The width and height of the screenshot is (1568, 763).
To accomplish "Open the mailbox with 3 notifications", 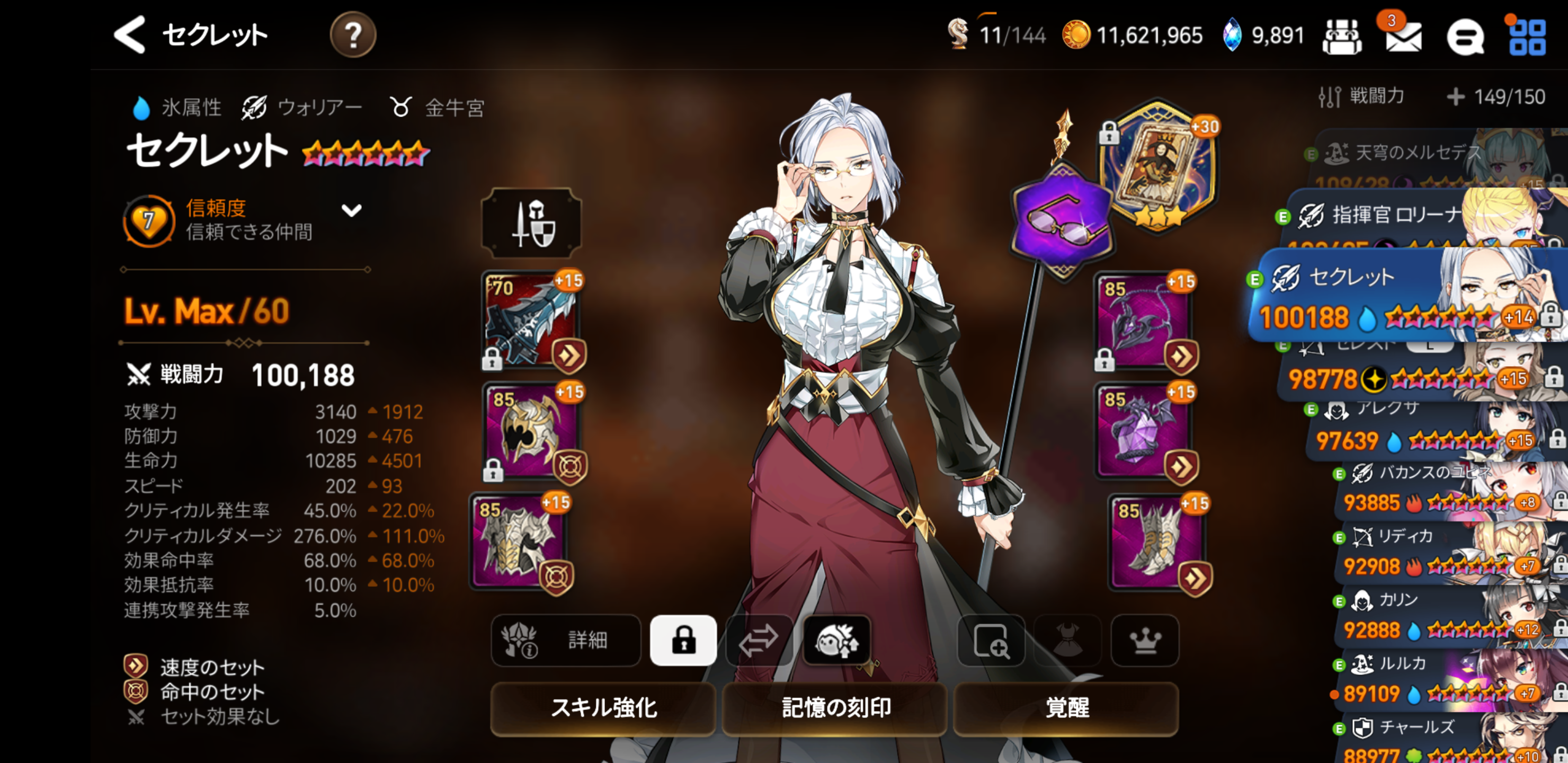I will click(1402, 36).
